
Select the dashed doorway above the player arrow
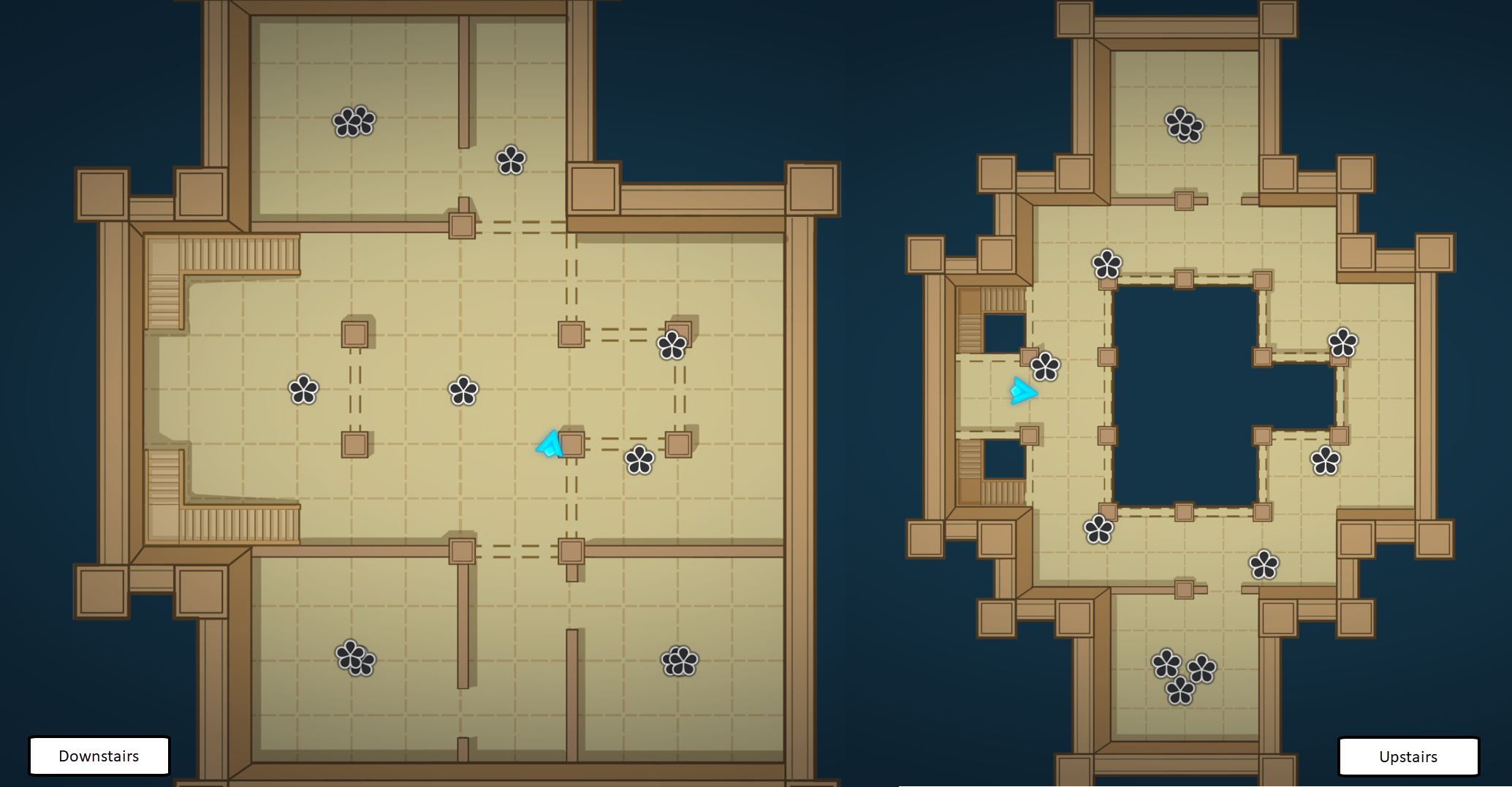(570, 387)
